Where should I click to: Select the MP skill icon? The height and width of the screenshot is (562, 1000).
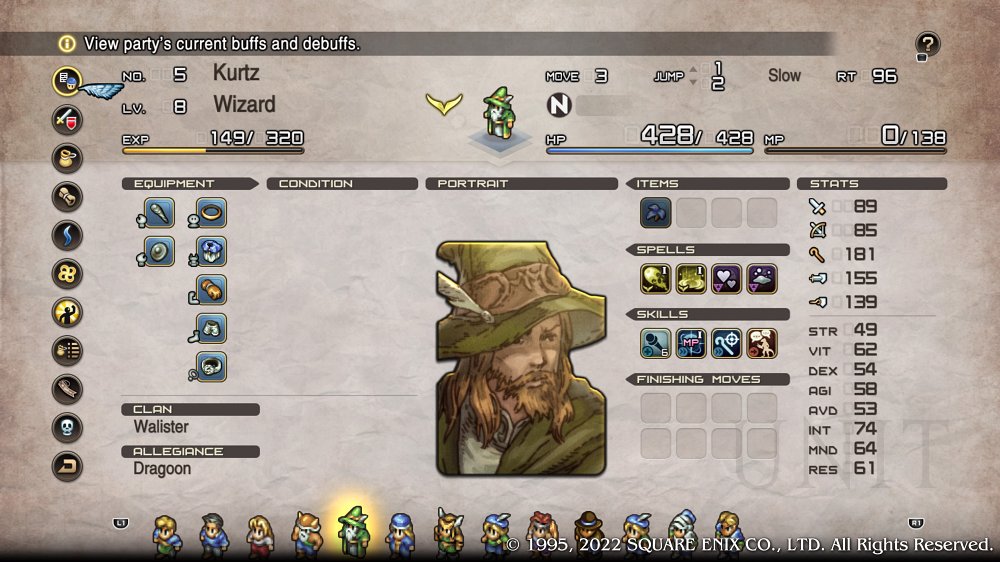(691, 343)
